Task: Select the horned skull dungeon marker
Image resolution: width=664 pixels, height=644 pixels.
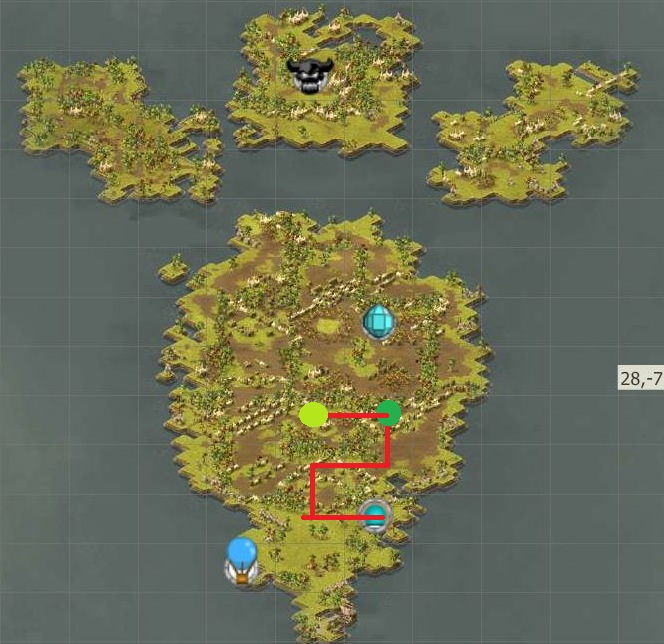Action: [x=307, y=75]
